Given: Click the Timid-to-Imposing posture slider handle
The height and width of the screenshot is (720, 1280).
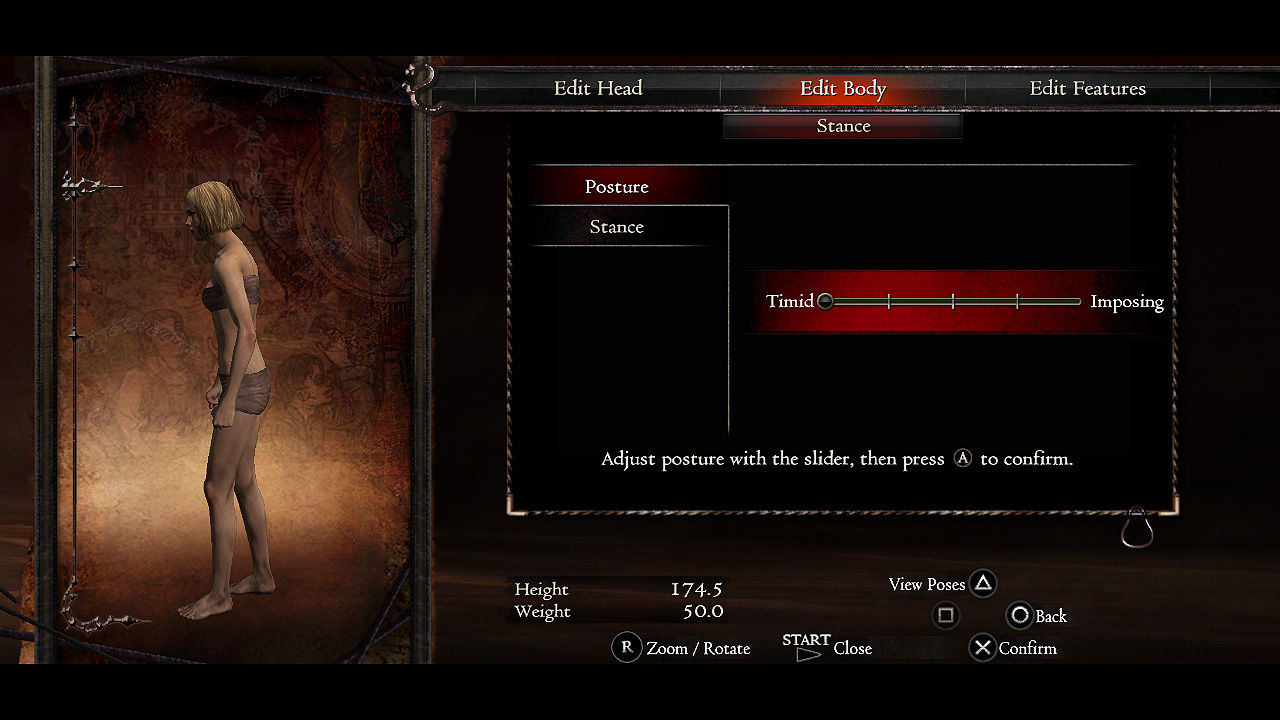Looking at the screenshot, I should (825, 301).
